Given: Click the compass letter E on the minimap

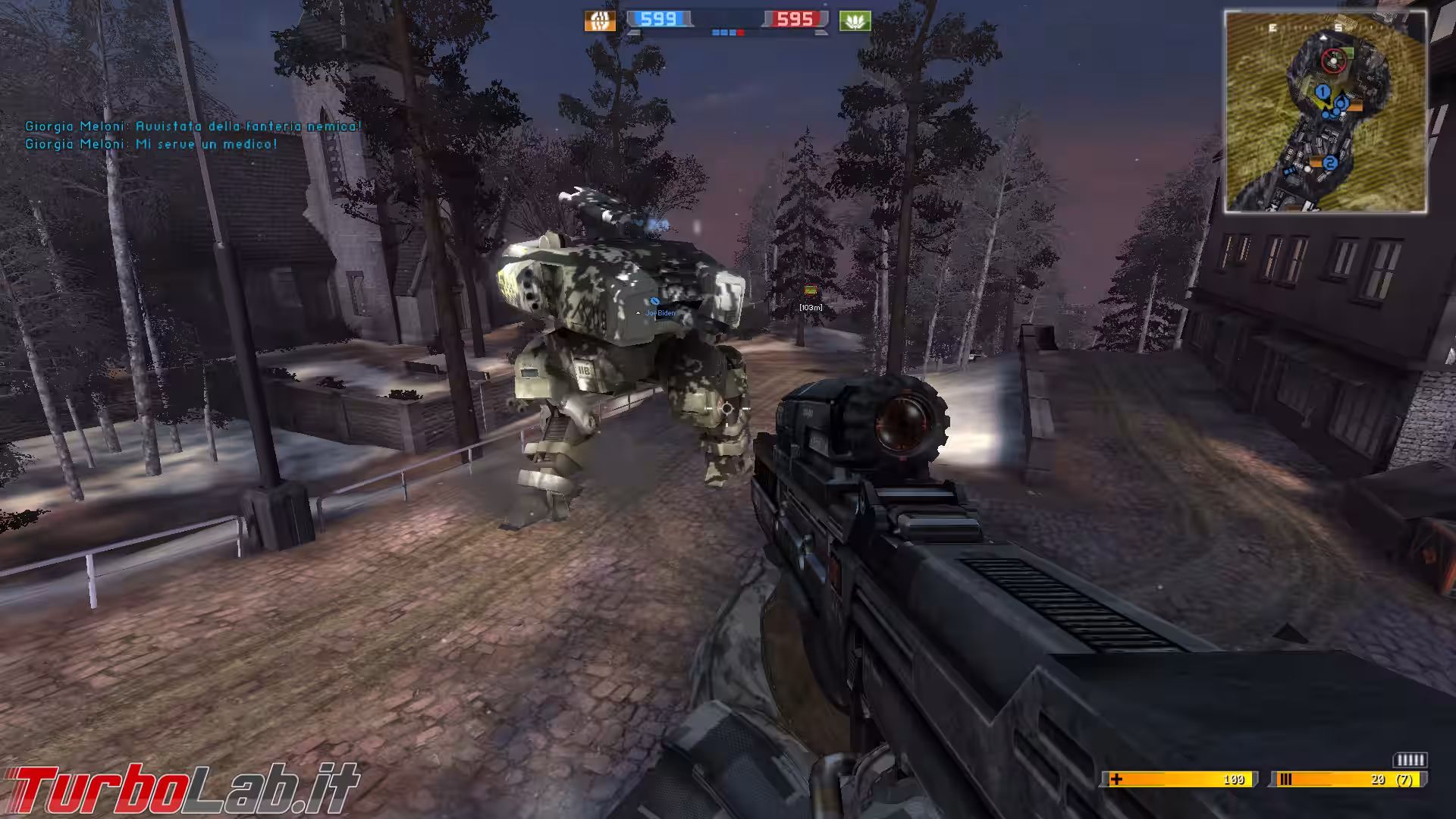Looking at the screenshot, I should click(x=1272, y=27).
